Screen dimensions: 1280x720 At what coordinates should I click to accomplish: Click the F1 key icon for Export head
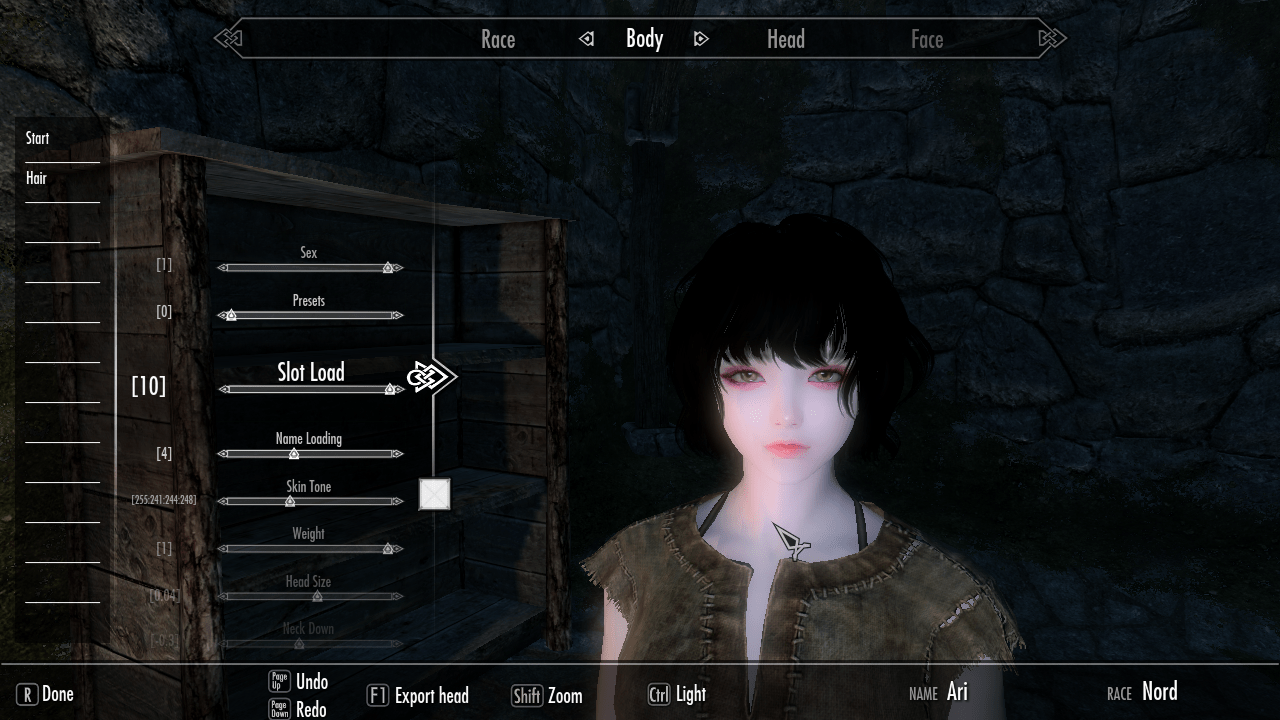click(377, 695)
